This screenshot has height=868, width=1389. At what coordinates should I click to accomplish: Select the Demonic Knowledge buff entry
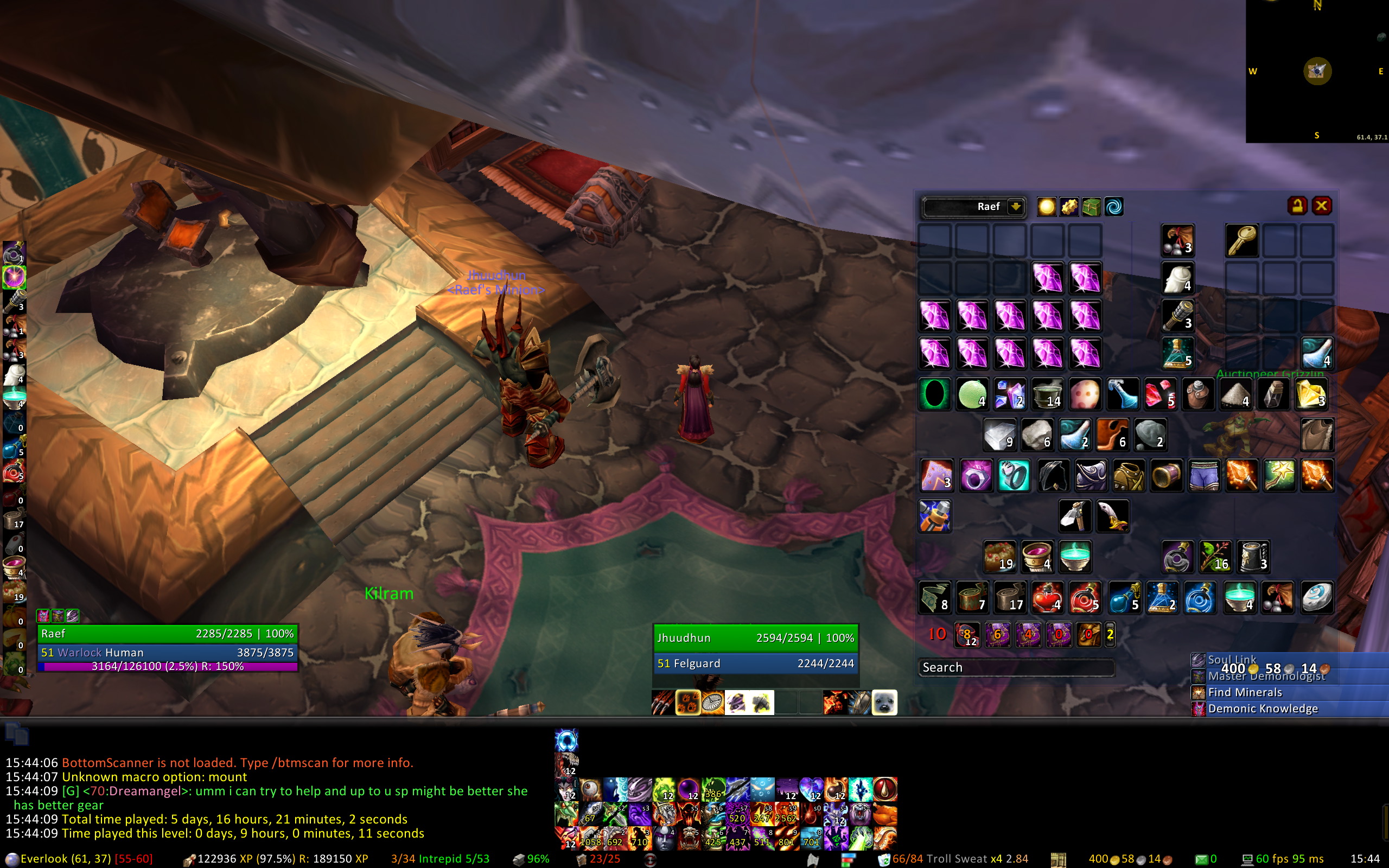[1263, 709]
